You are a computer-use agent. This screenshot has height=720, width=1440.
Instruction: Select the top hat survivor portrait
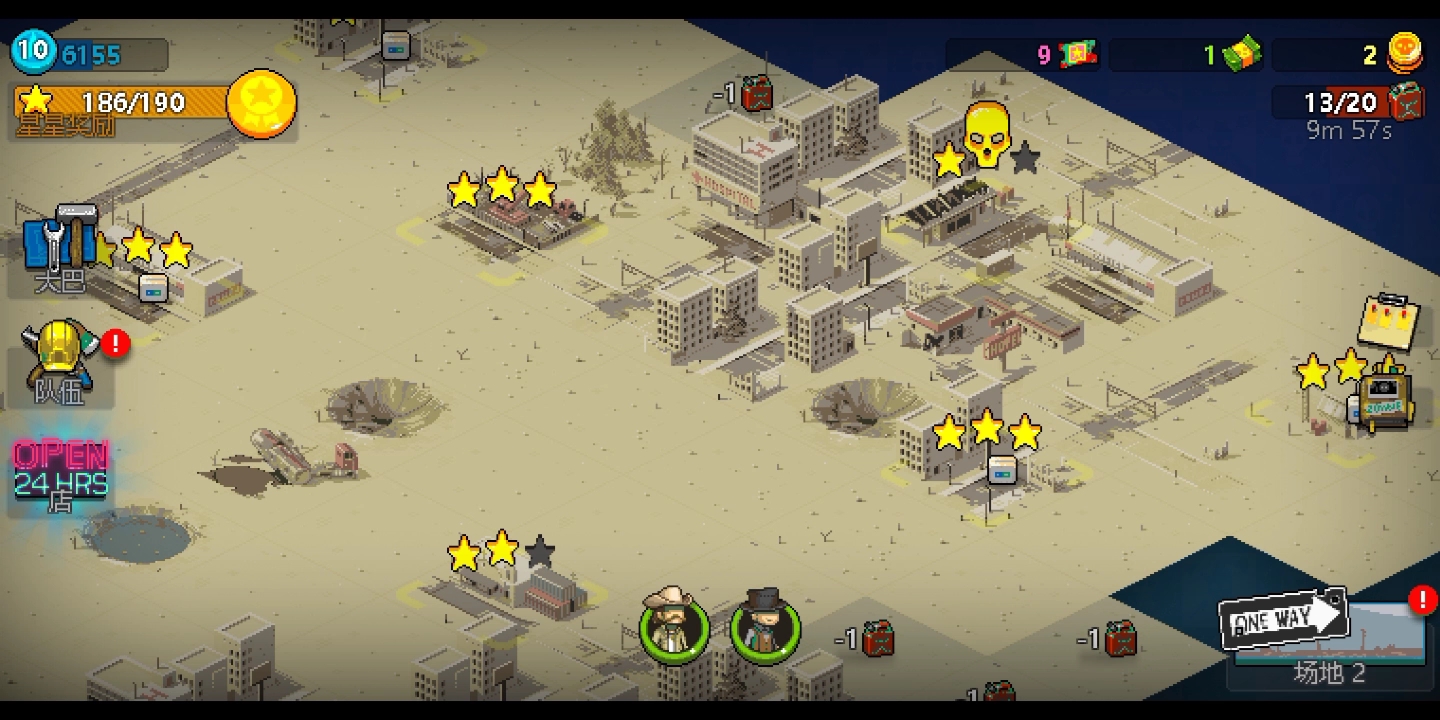coord(765,627)
